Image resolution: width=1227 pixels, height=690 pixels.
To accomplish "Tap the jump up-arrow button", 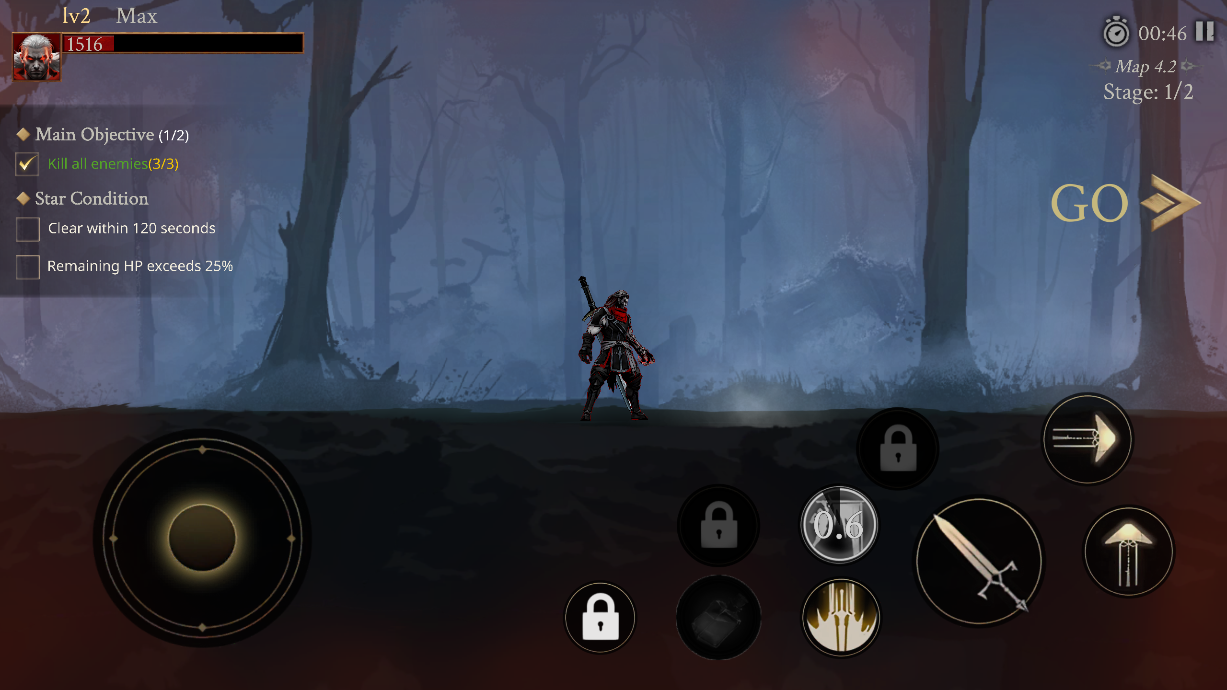I will click(1129, 551).
